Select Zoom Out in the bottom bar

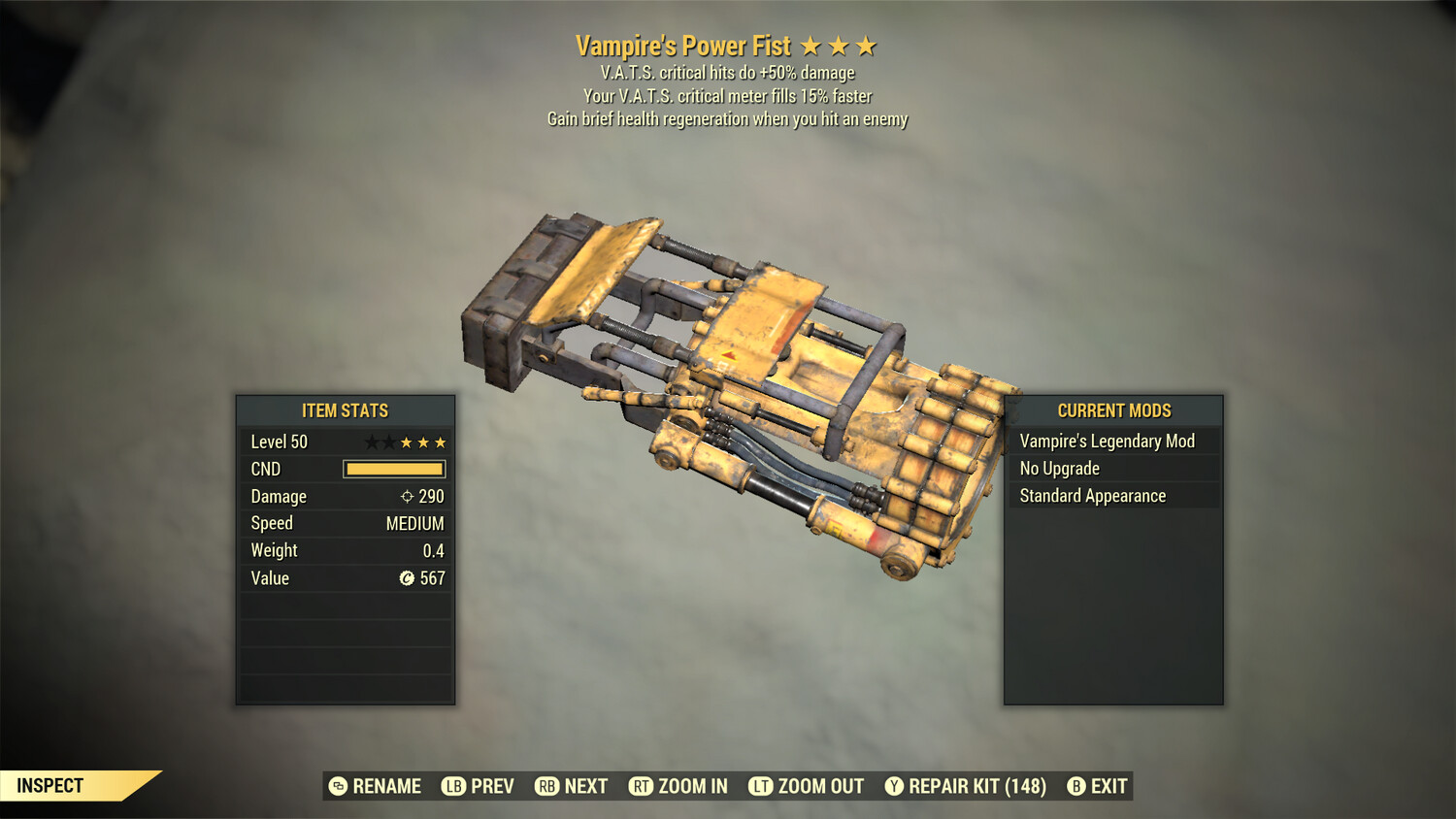tap(807, 786)
